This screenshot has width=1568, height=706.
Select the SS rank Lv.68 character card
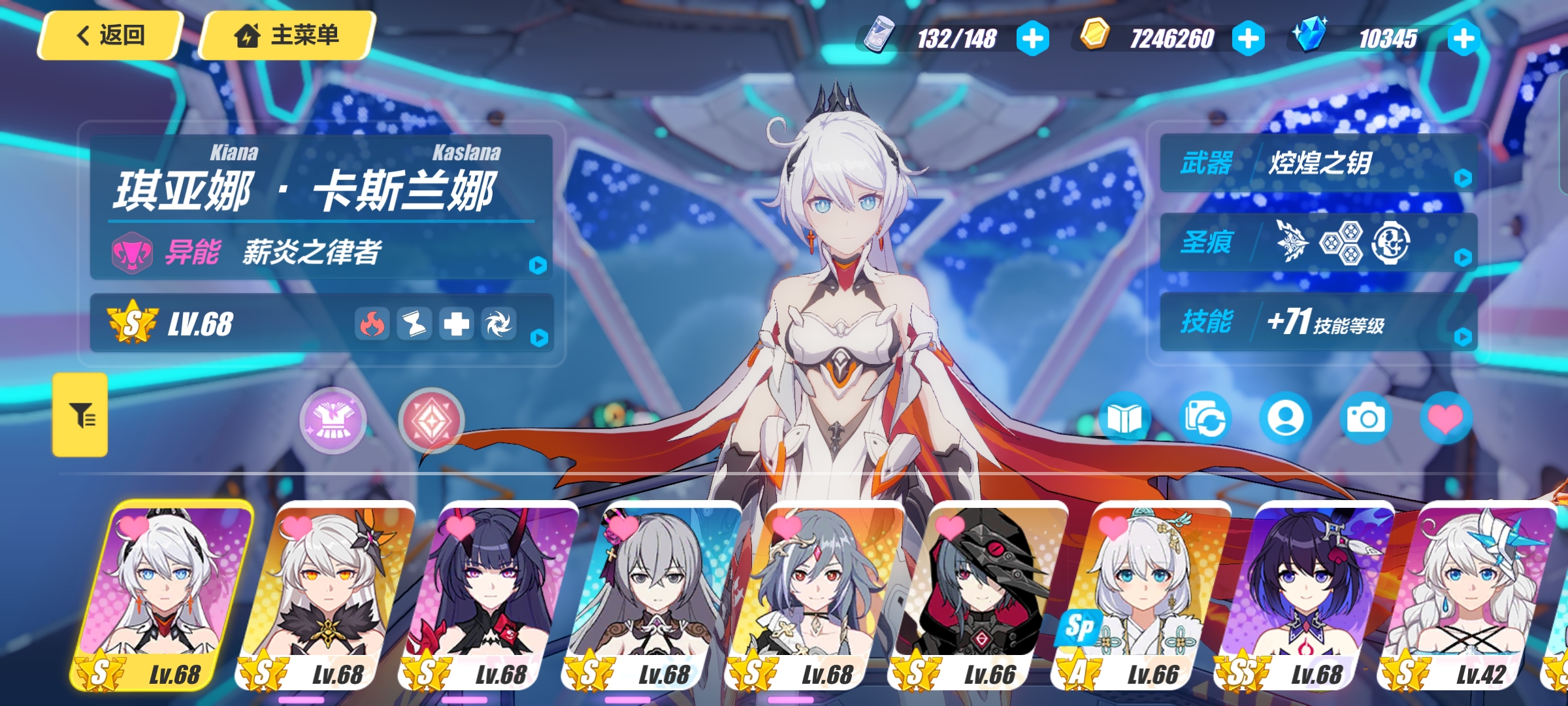[x=1303, y=595]
